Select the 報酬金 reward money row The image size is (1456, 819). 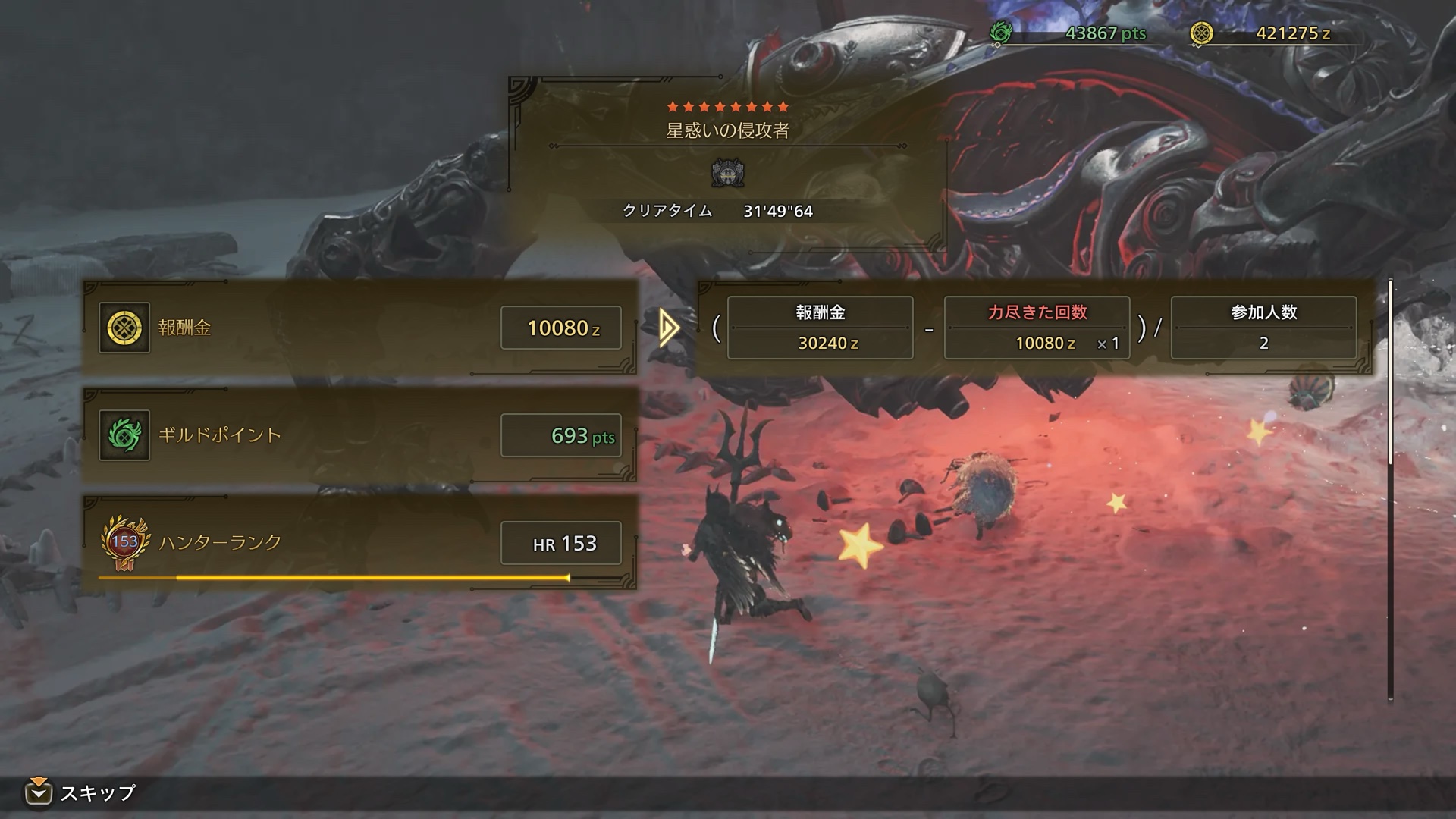click(359, 328)
